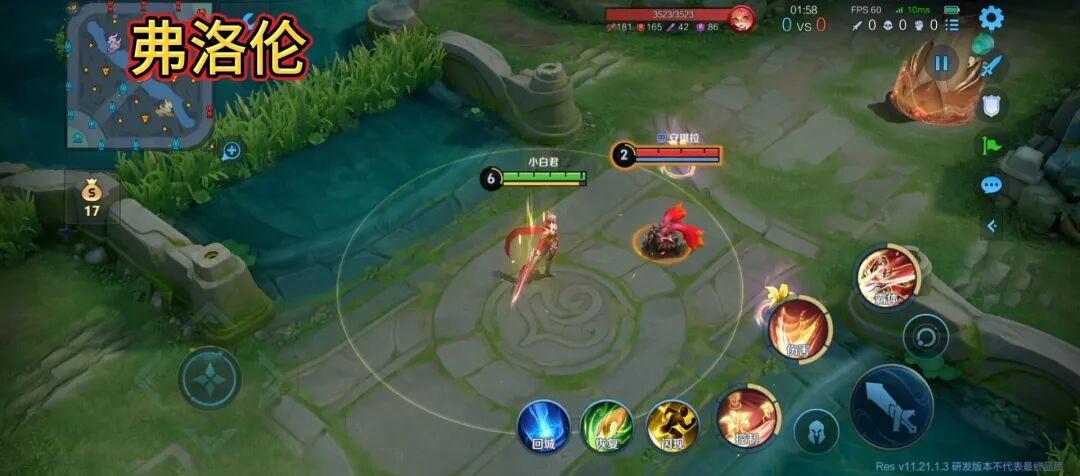Open the gear settings menu

coord(991,18)
